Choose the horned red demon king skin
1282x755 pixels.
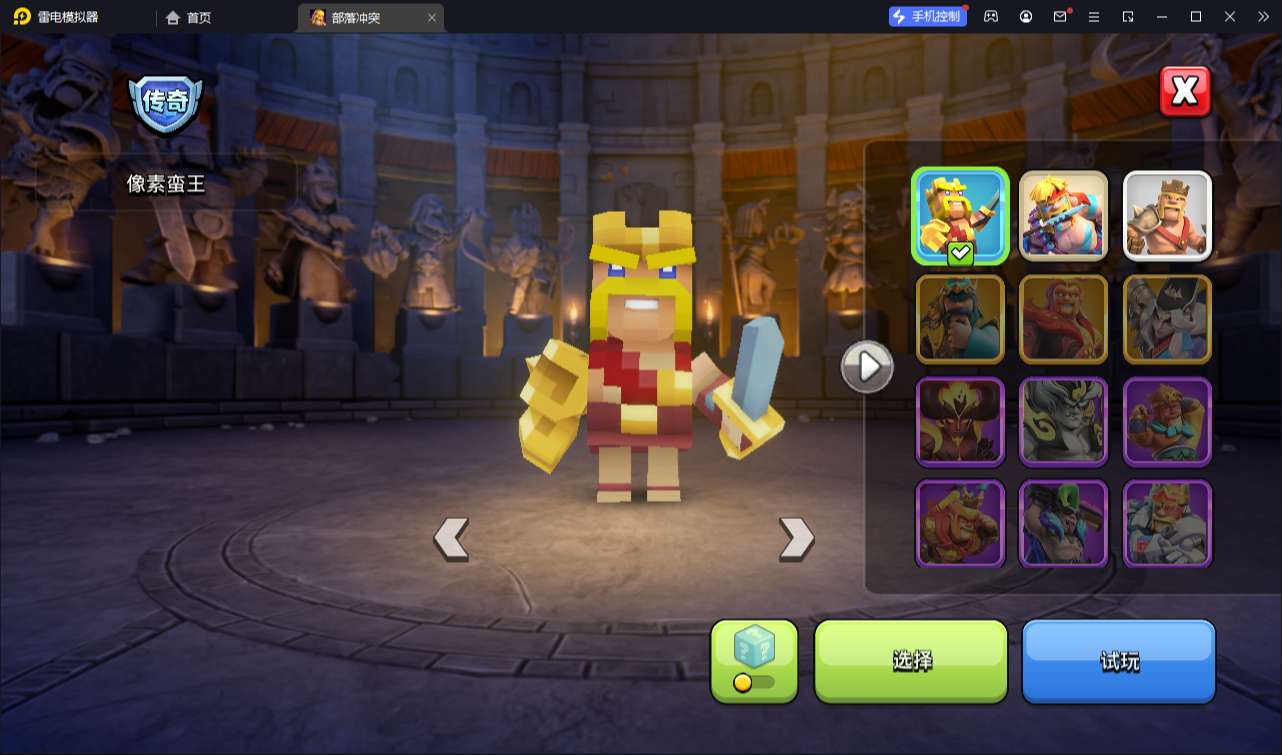pyautogui.click(x=960, y=422)
